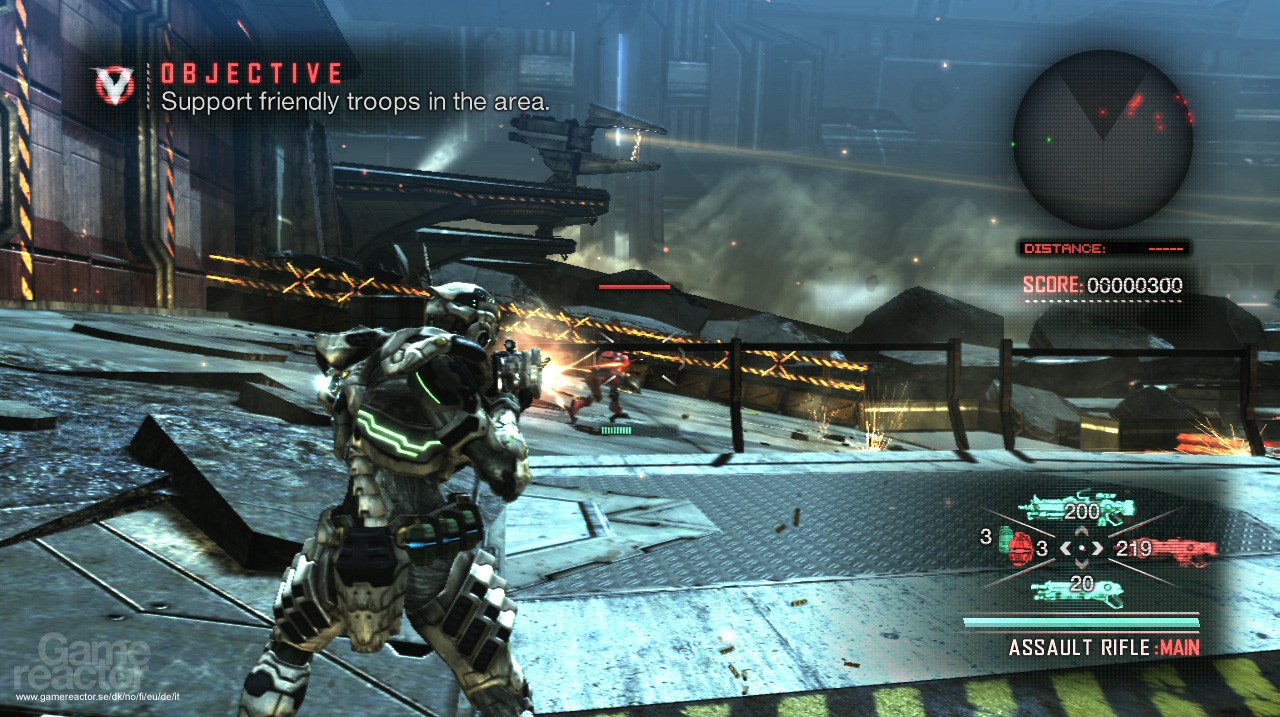
Task: Pick the green EMP grenade icon
Action: [x=1002, y=537]
